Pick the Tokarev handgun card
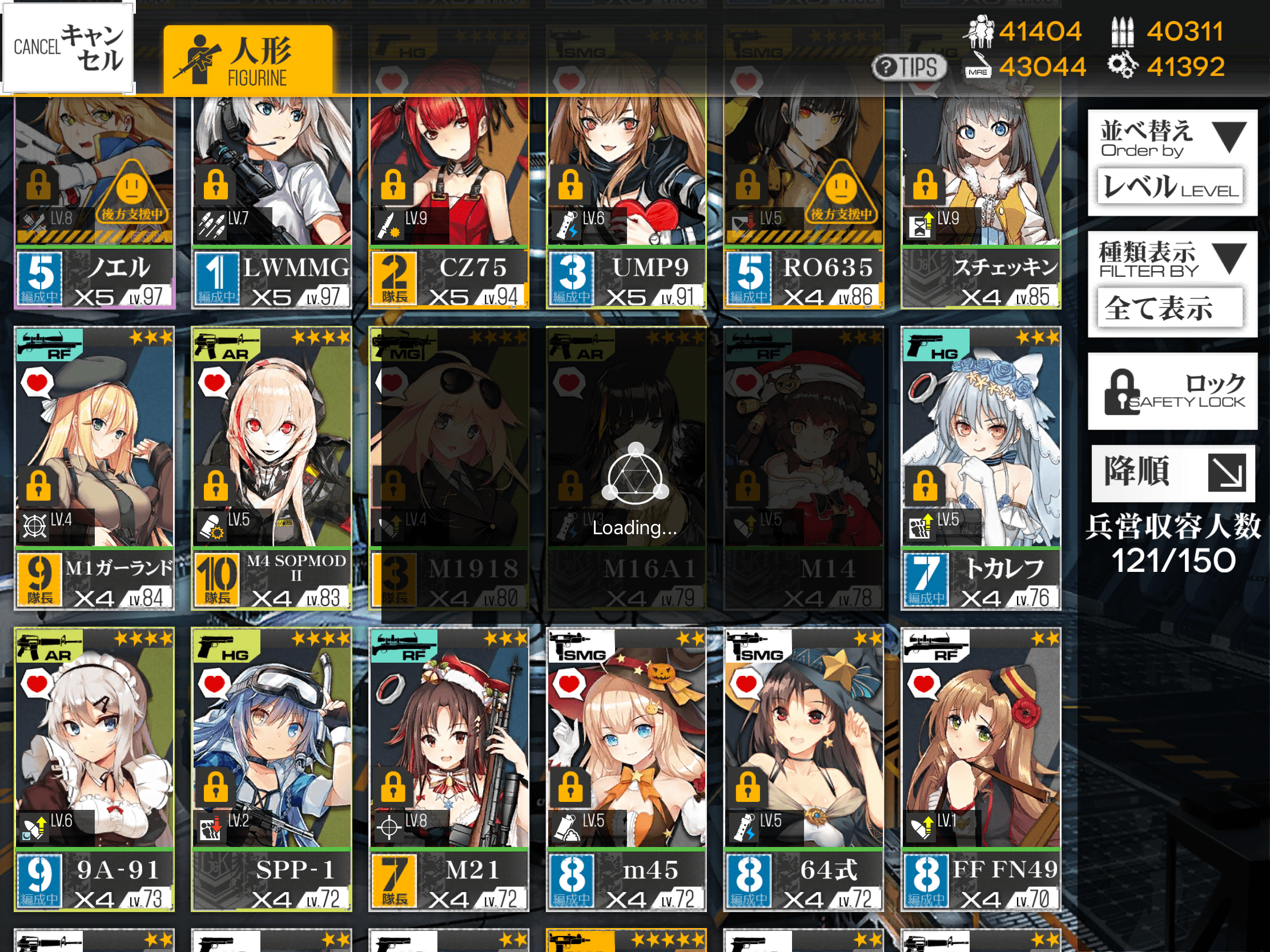The height and width of the screenshot is (952, 1270). click(980, 467)
